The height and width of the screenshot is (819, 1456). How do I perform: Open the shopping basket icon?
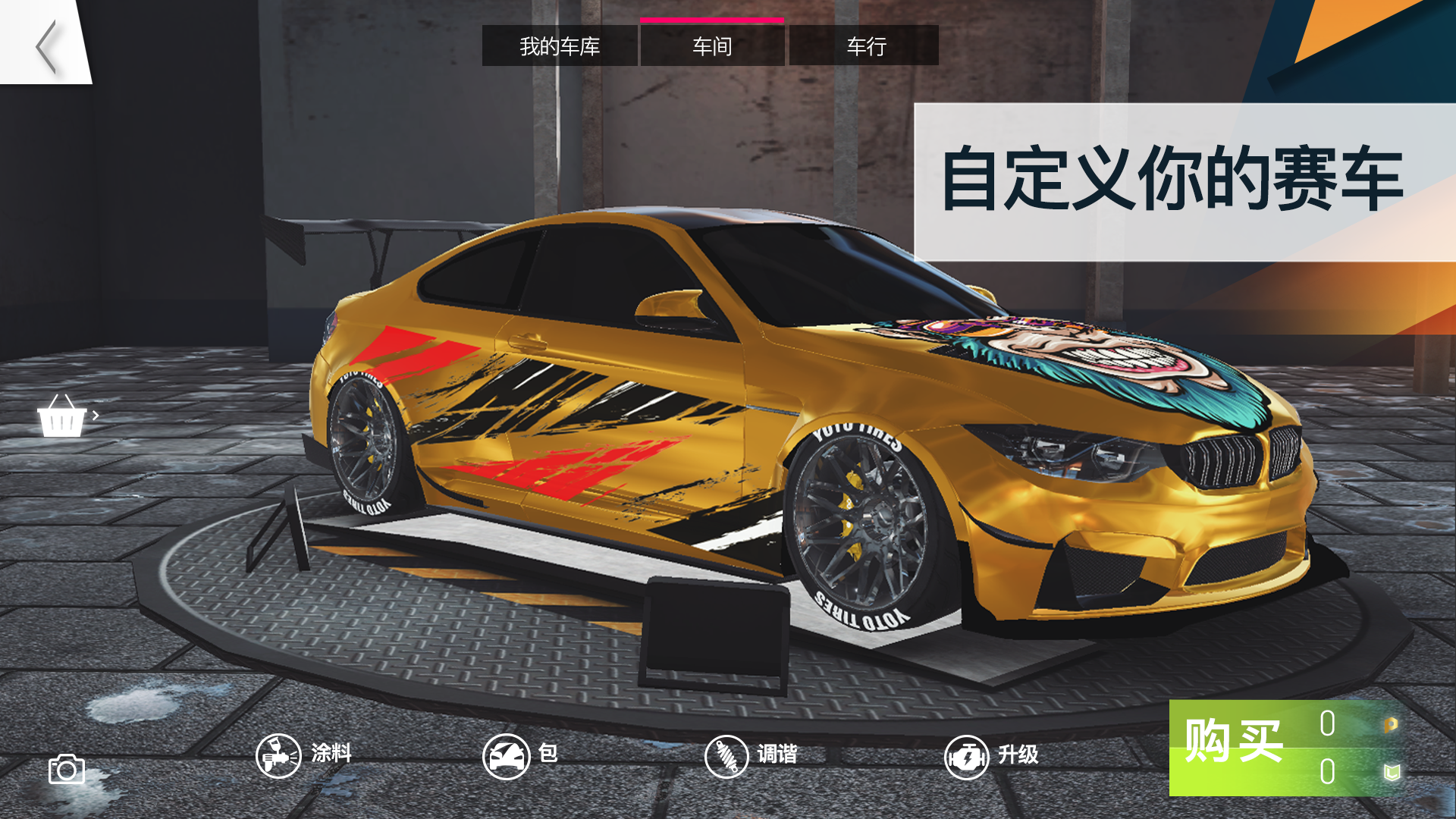coord(61,416)
